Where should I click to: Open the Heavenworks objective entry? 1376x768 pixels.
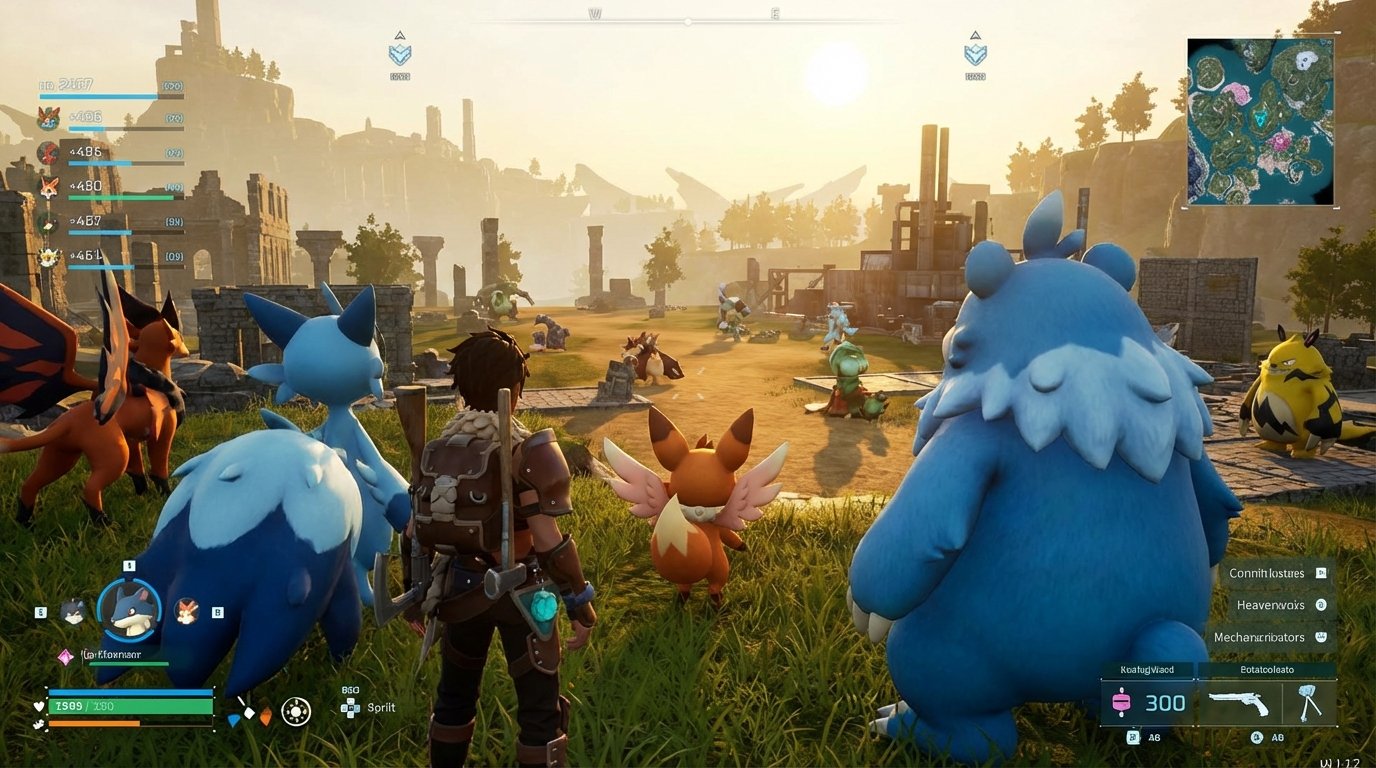1272,605
